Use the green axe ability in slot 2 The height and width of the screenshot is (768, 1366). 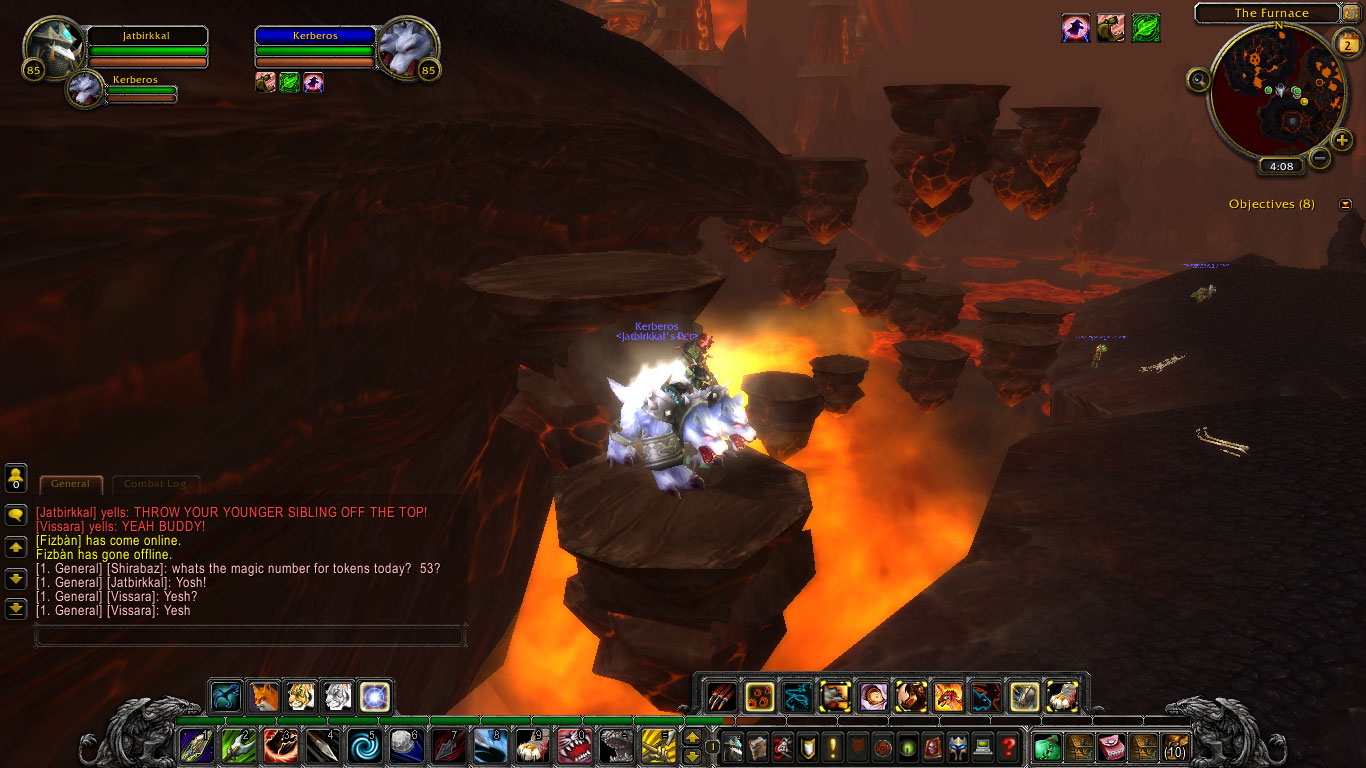[236, 746]
